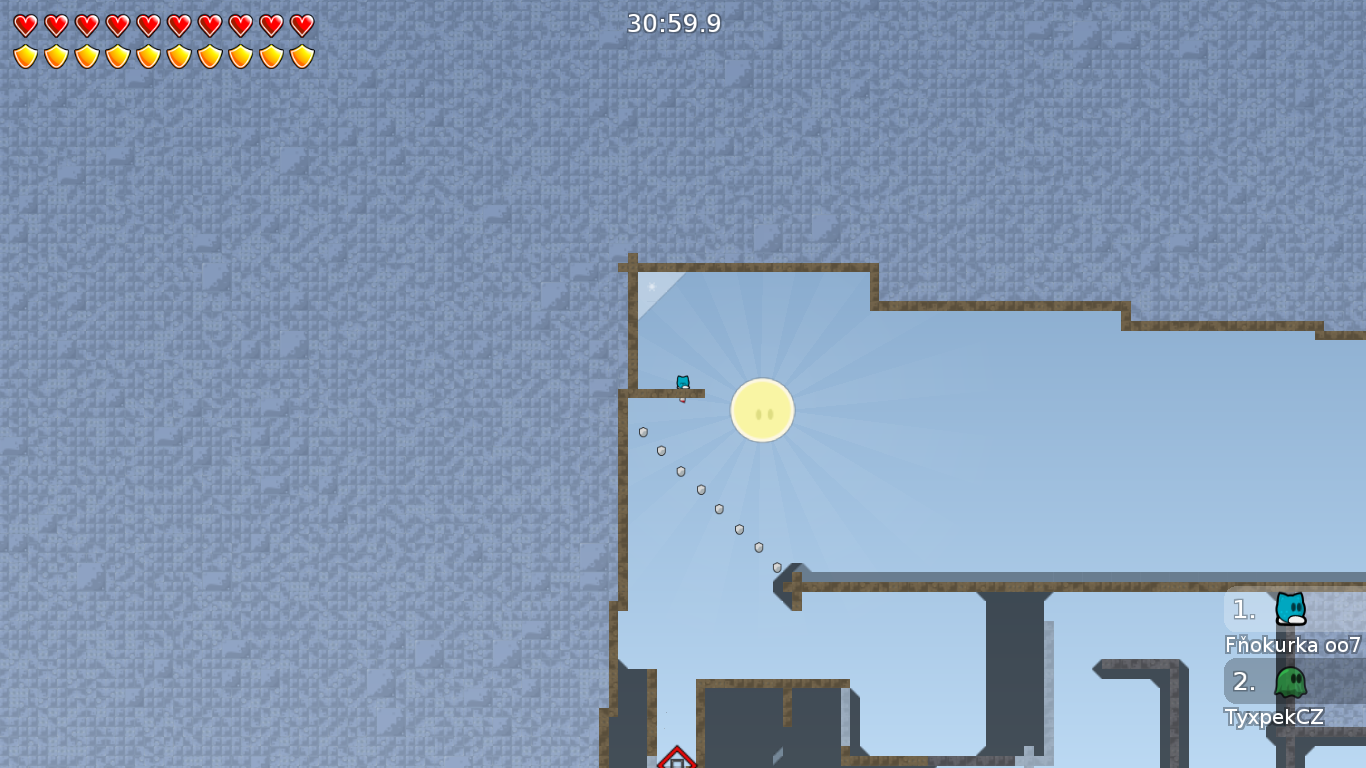Click the match timer showing 30:59.9
Viewport: 1366px width, 768px height.
tap(672, 22)
